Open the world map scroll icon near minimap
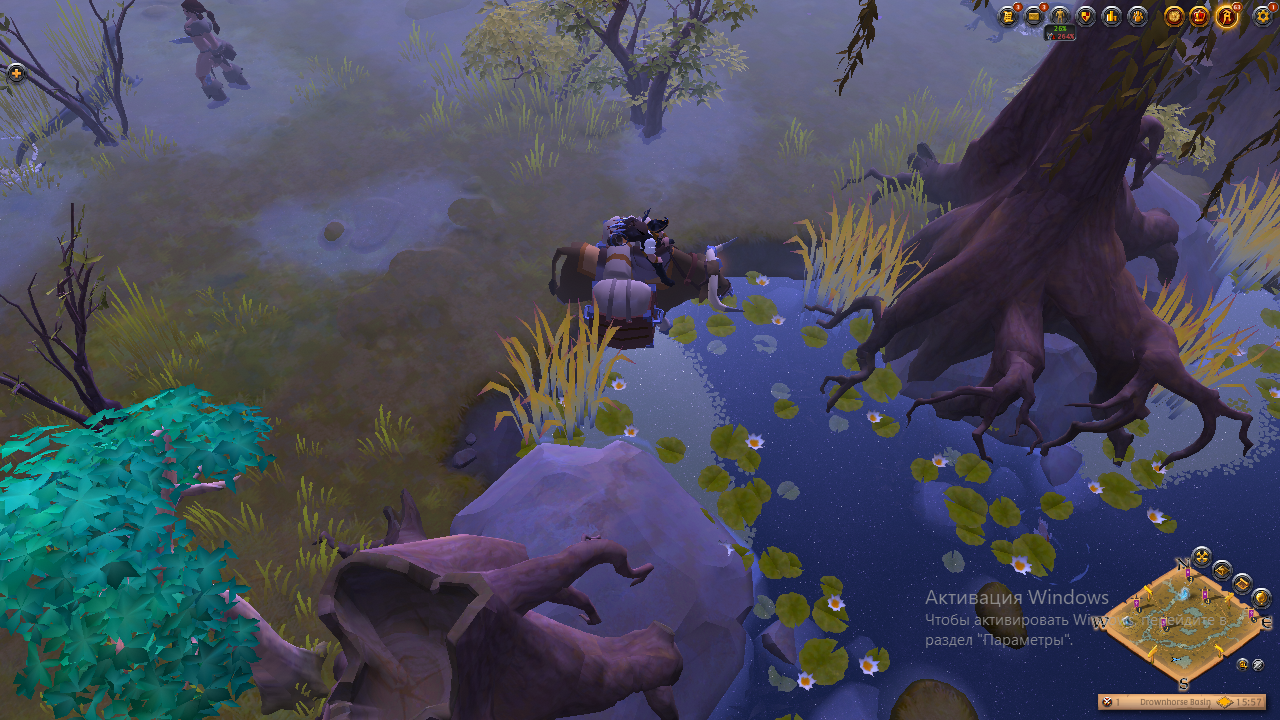 [x=1242, y=584]
